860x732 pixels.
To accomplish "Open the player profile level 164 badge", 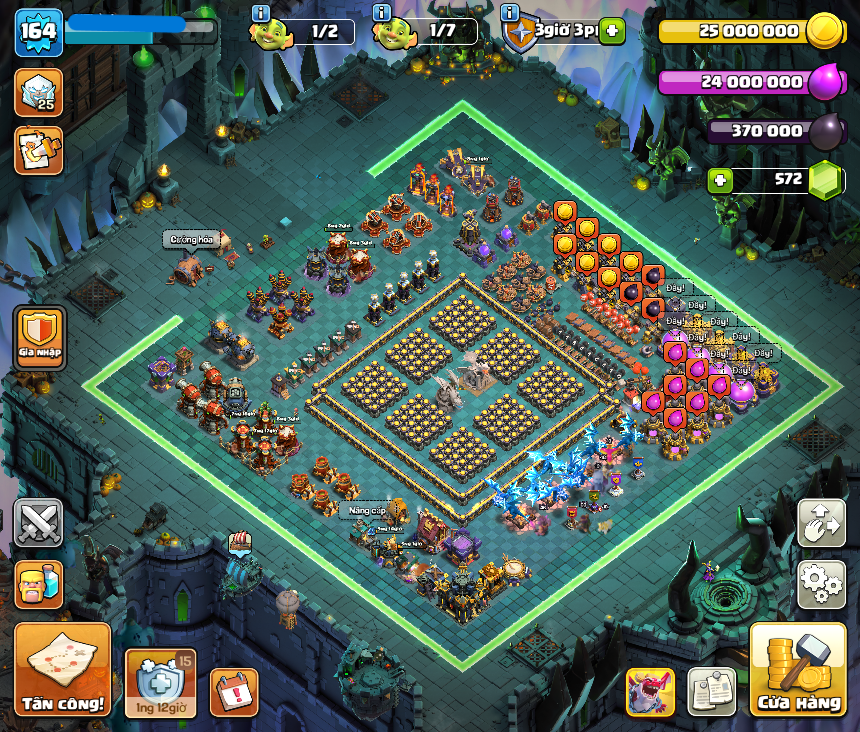I will (38, 32).
